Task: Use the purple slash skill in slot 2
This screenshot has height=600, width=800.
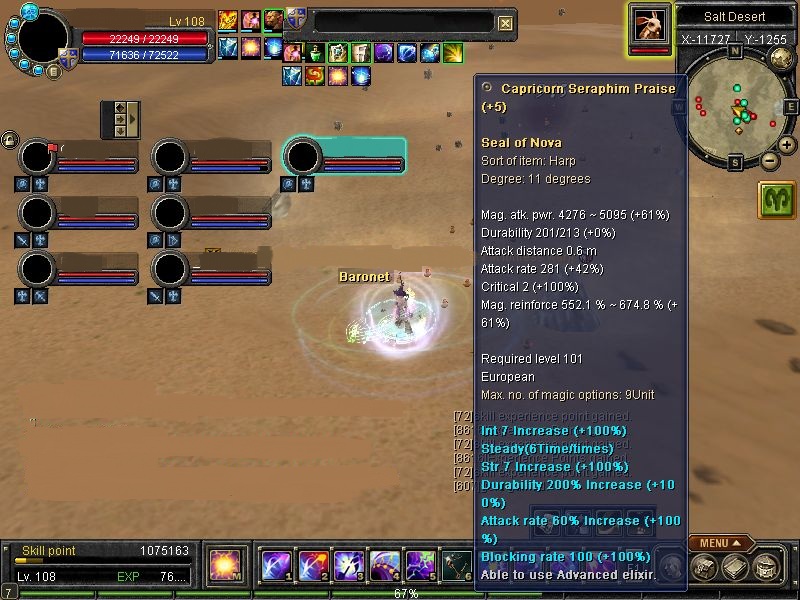Action: [312, 566]
